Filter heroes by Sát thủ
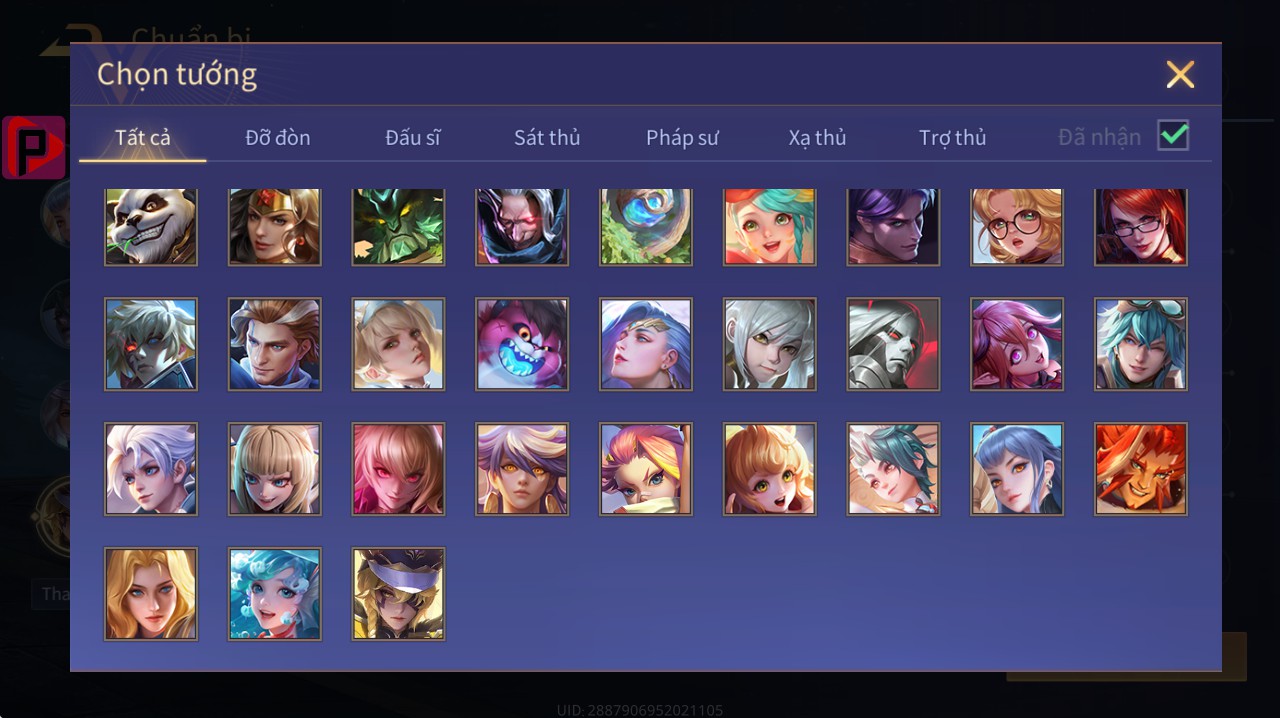The height and width of the screenshot is (718, 1280). [x=547, y=137]
